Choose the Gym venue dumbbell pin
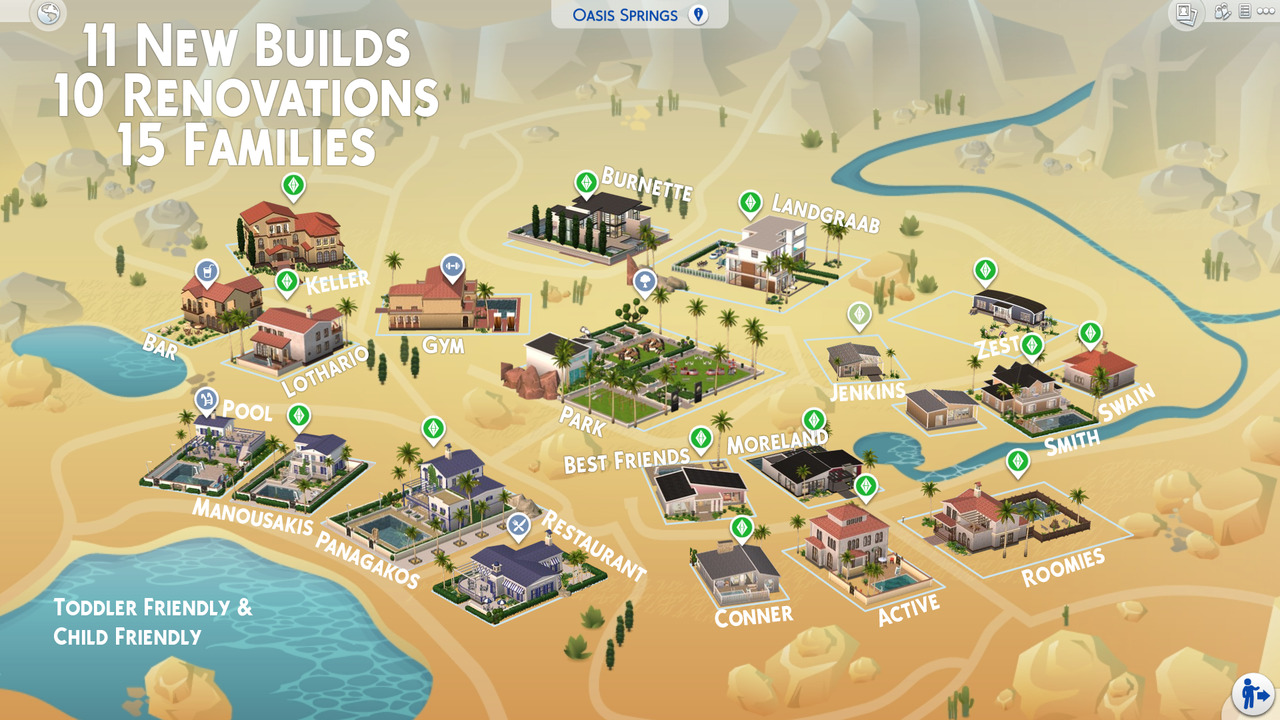The width and height of the screenshot is (1280, 720). tap(452, 266)
